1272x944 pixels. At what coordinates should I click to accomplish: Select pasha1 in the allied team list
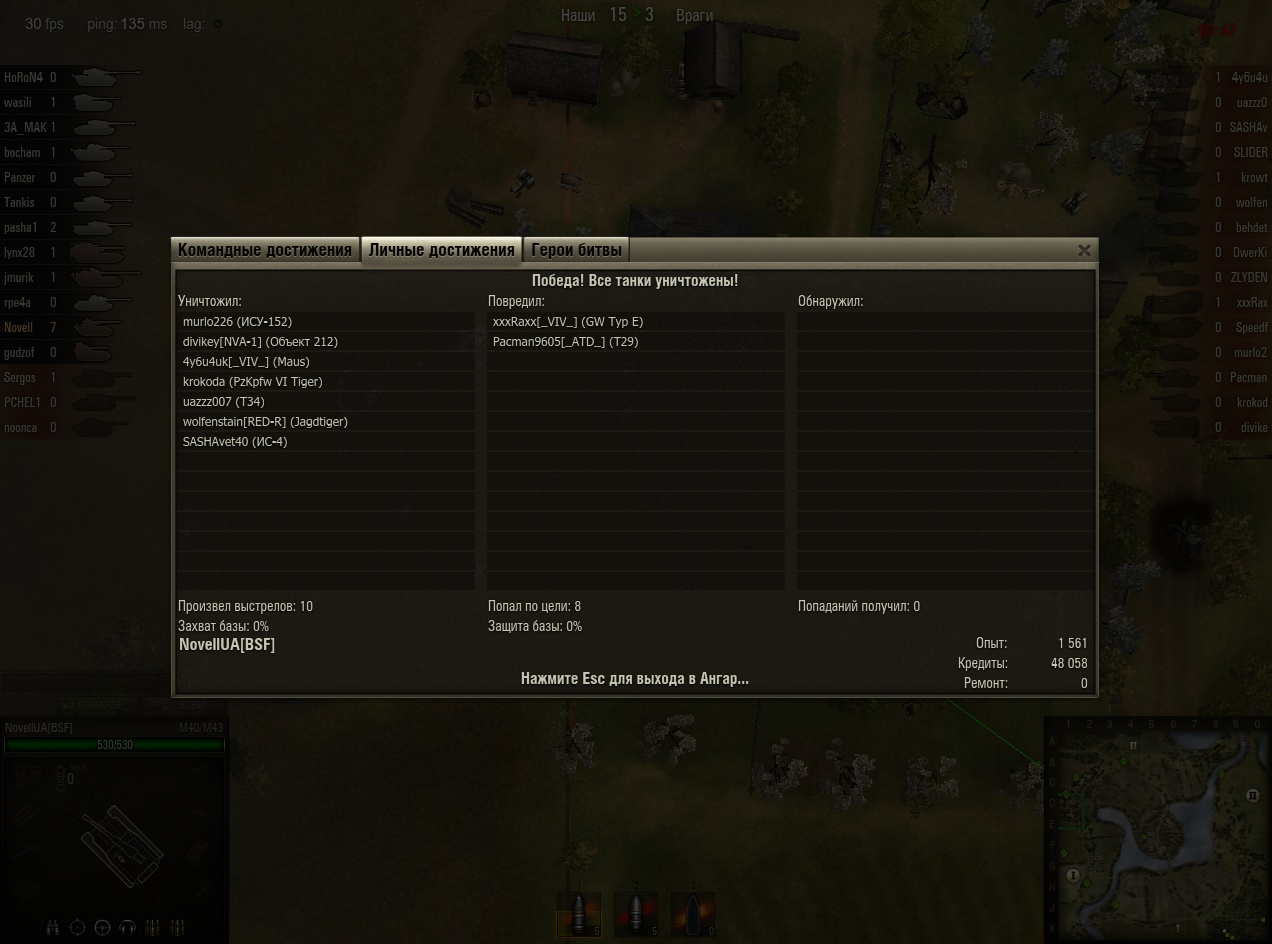(x=21, y=228)
